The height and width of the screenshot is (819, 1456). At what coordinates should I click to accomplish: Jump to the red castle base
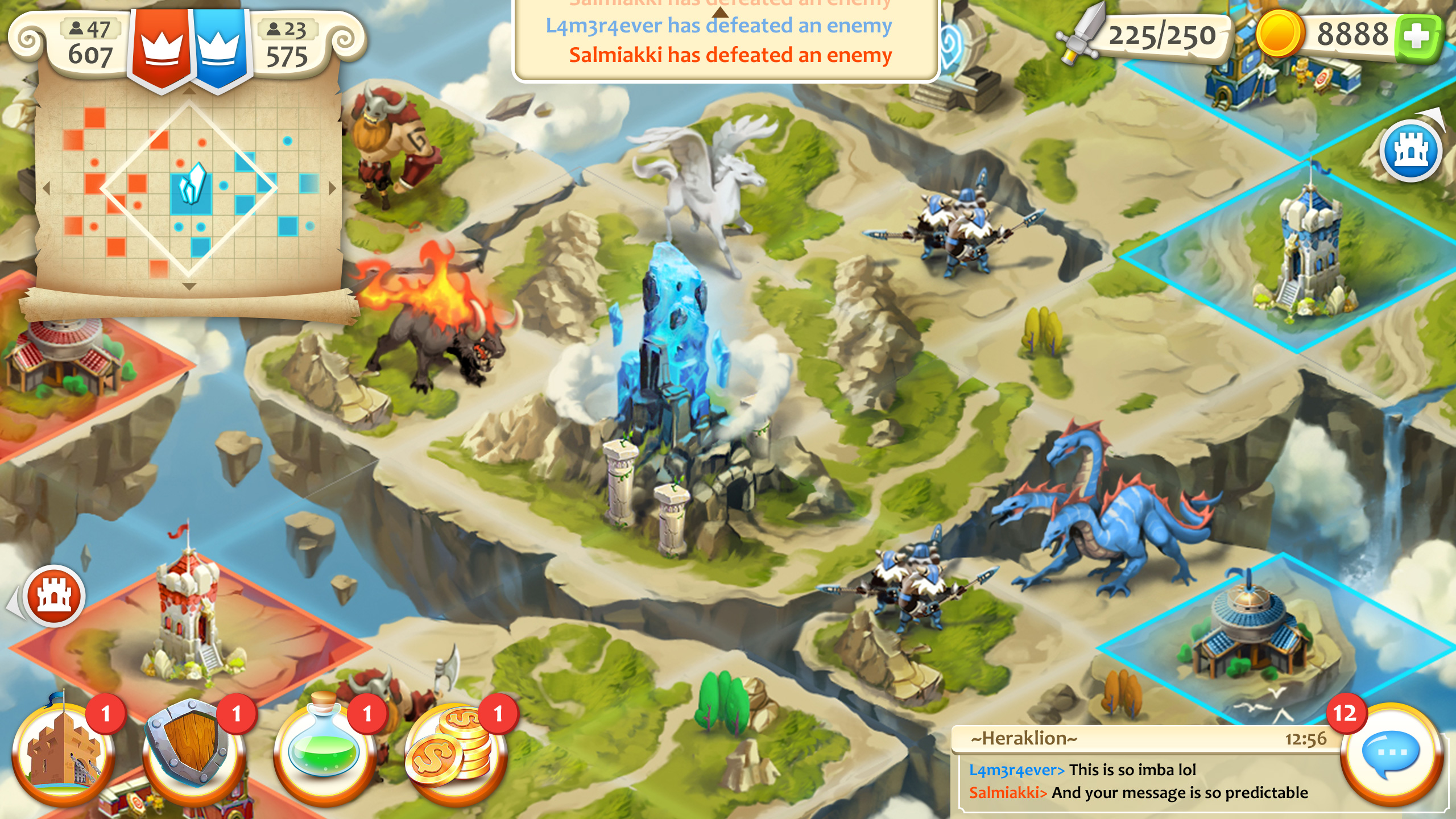click(54, 597)
